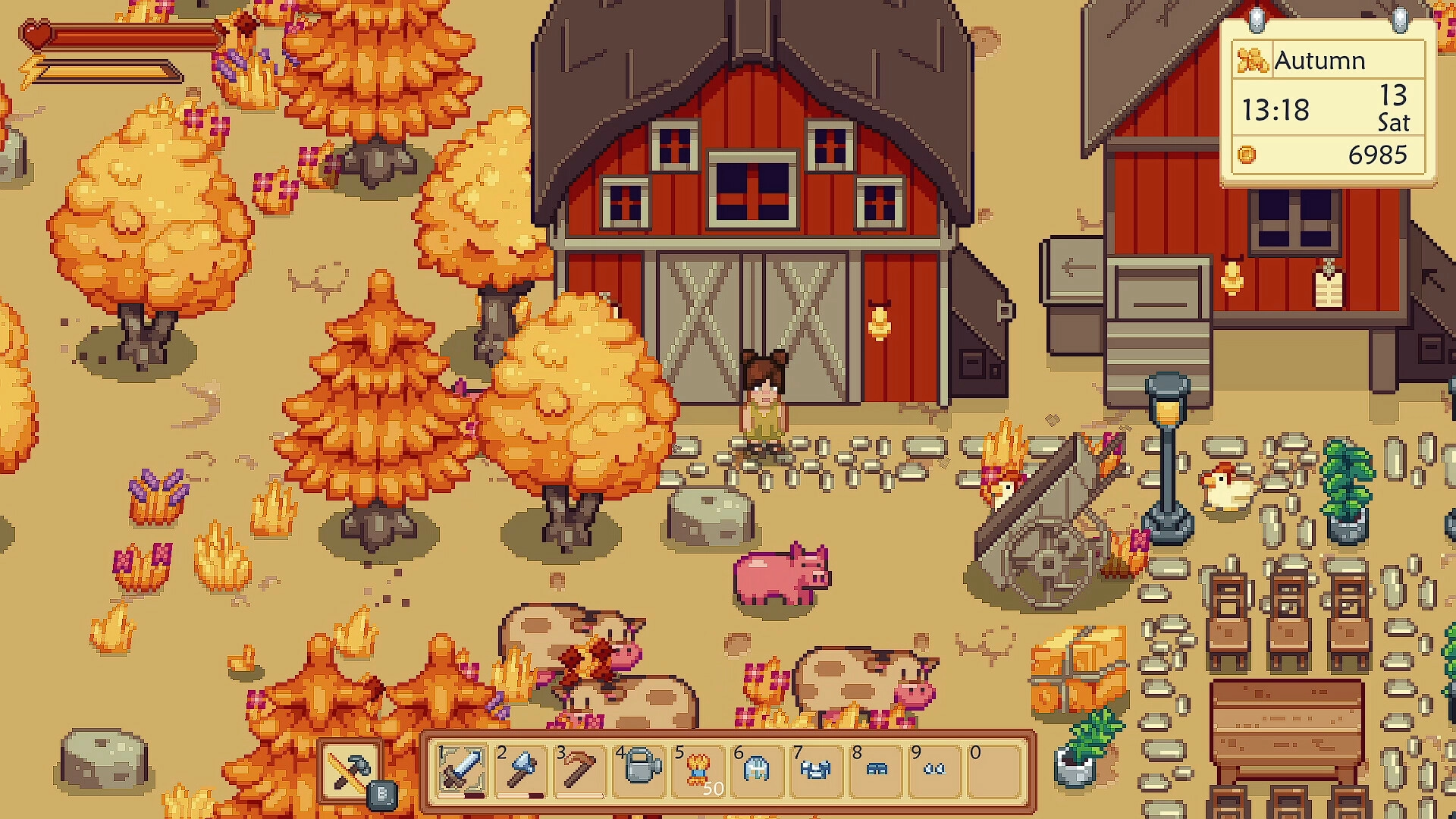Select the sword in hotbar slot 1
Image resolution: width=1456 pixels, height=819 pixels.
tap(462, 770)
